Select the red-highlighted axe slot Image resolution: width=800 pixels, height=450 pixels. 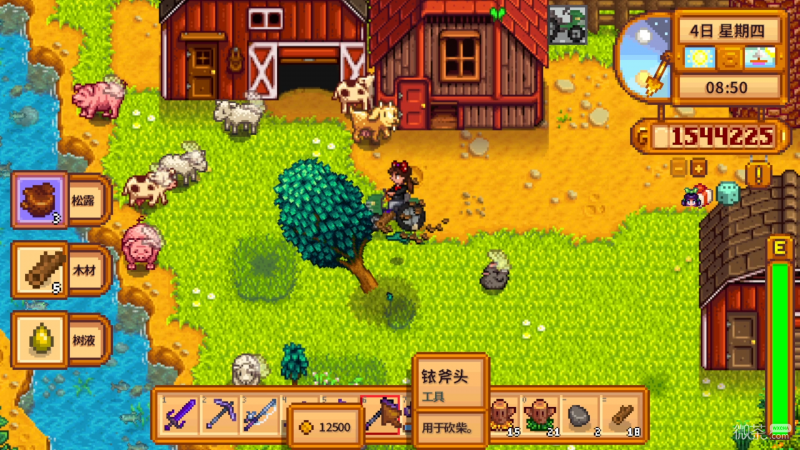[x=381, y=414]
